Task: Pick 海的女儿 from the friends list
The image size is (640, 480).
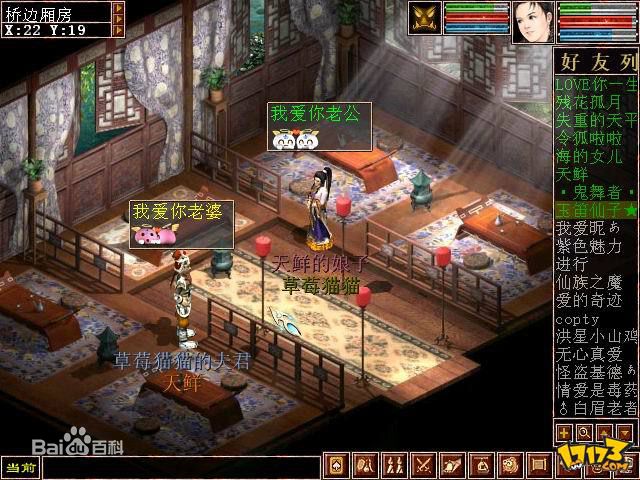Action: [x=589, y=156]
